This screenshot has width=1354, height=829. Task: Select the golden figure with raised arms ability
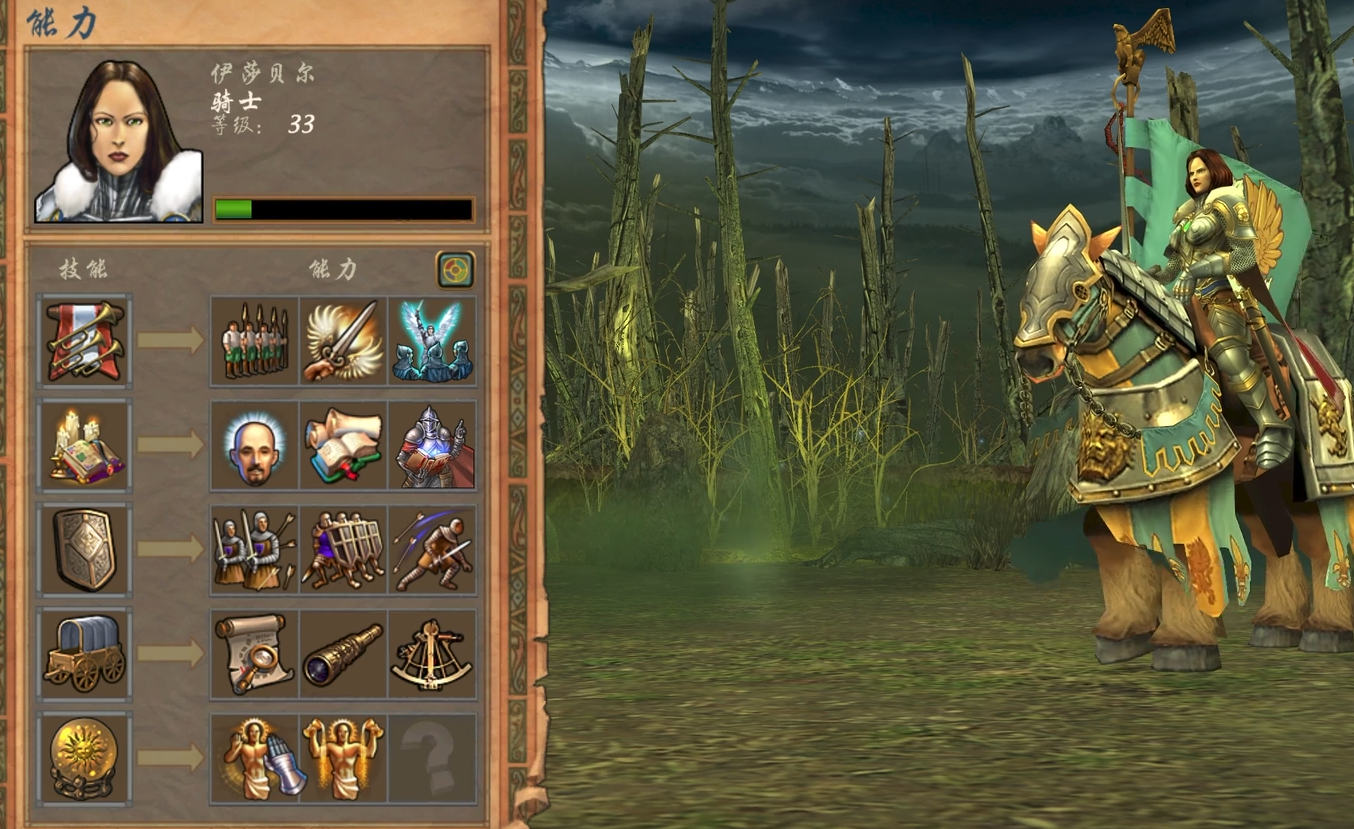343,758
